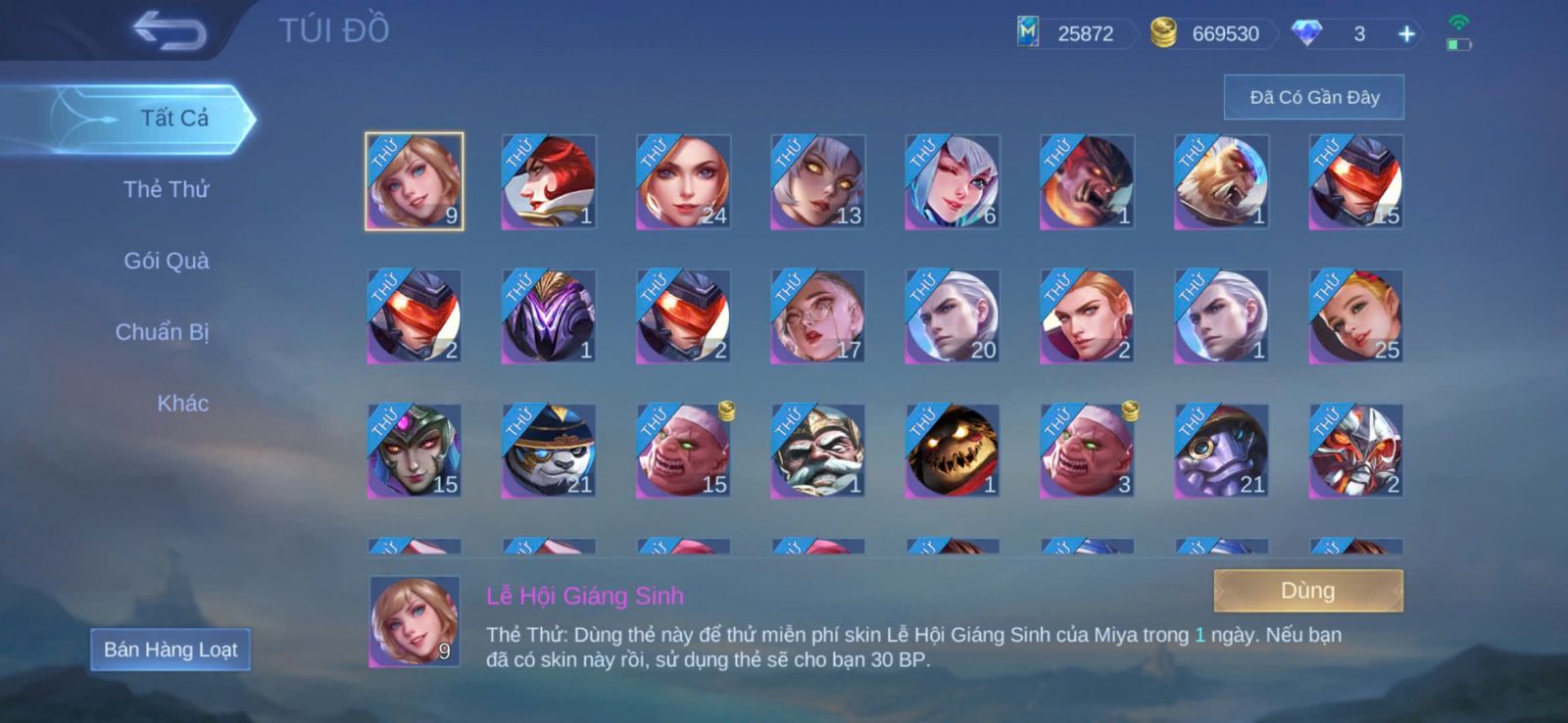
Task: Open the Thẻ Thử category
Action: coord(166,189)
